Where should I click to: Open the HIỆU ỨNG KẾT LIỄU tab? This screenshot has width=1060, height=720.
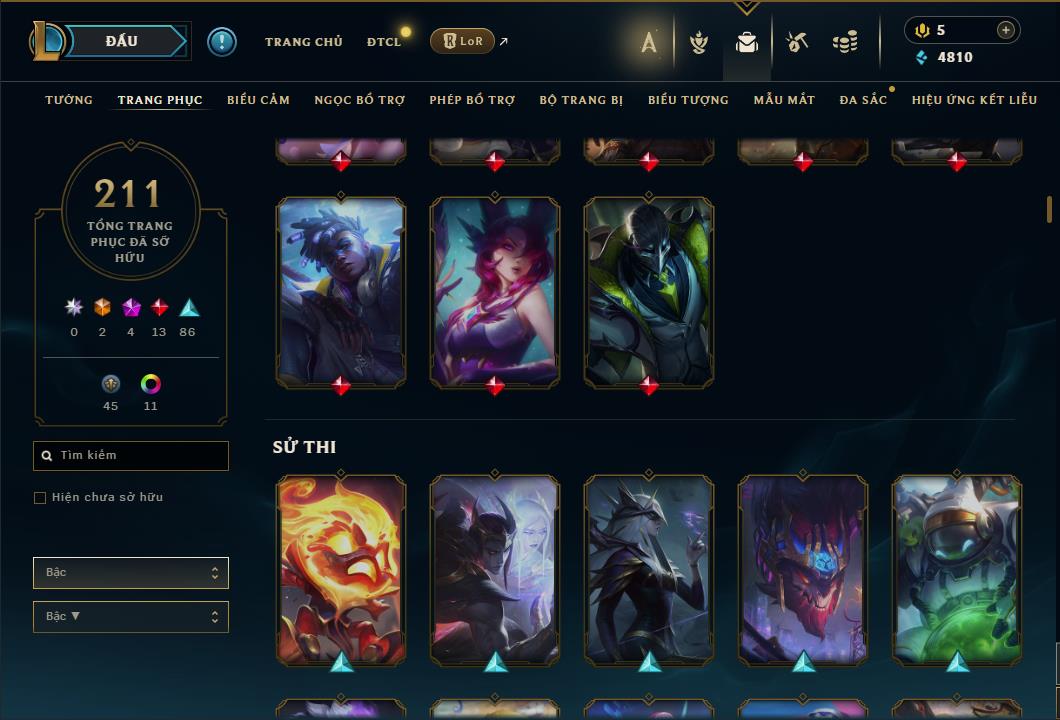pos(974,100)
